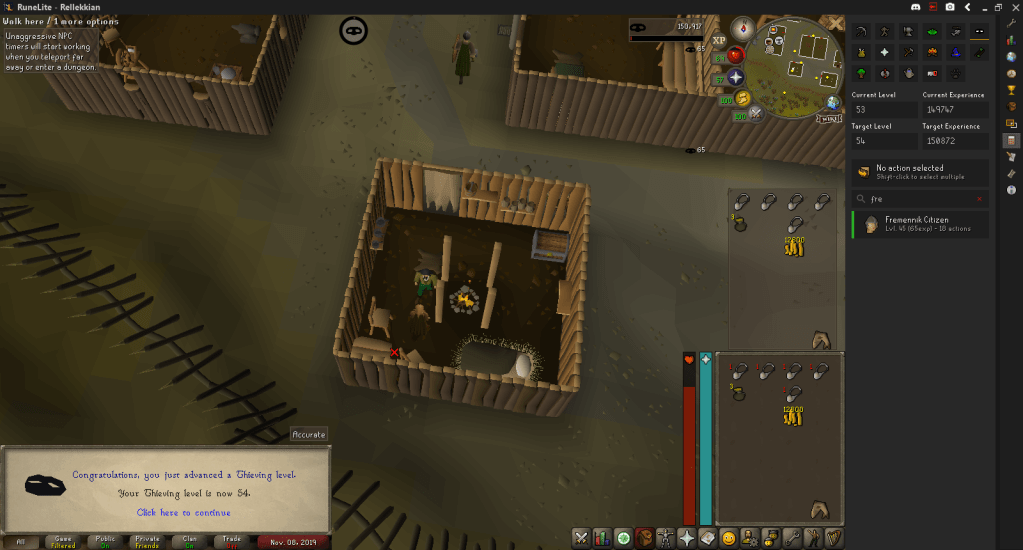Open the Emotes tab with smiley face
1023x550 pixels.
728,538
